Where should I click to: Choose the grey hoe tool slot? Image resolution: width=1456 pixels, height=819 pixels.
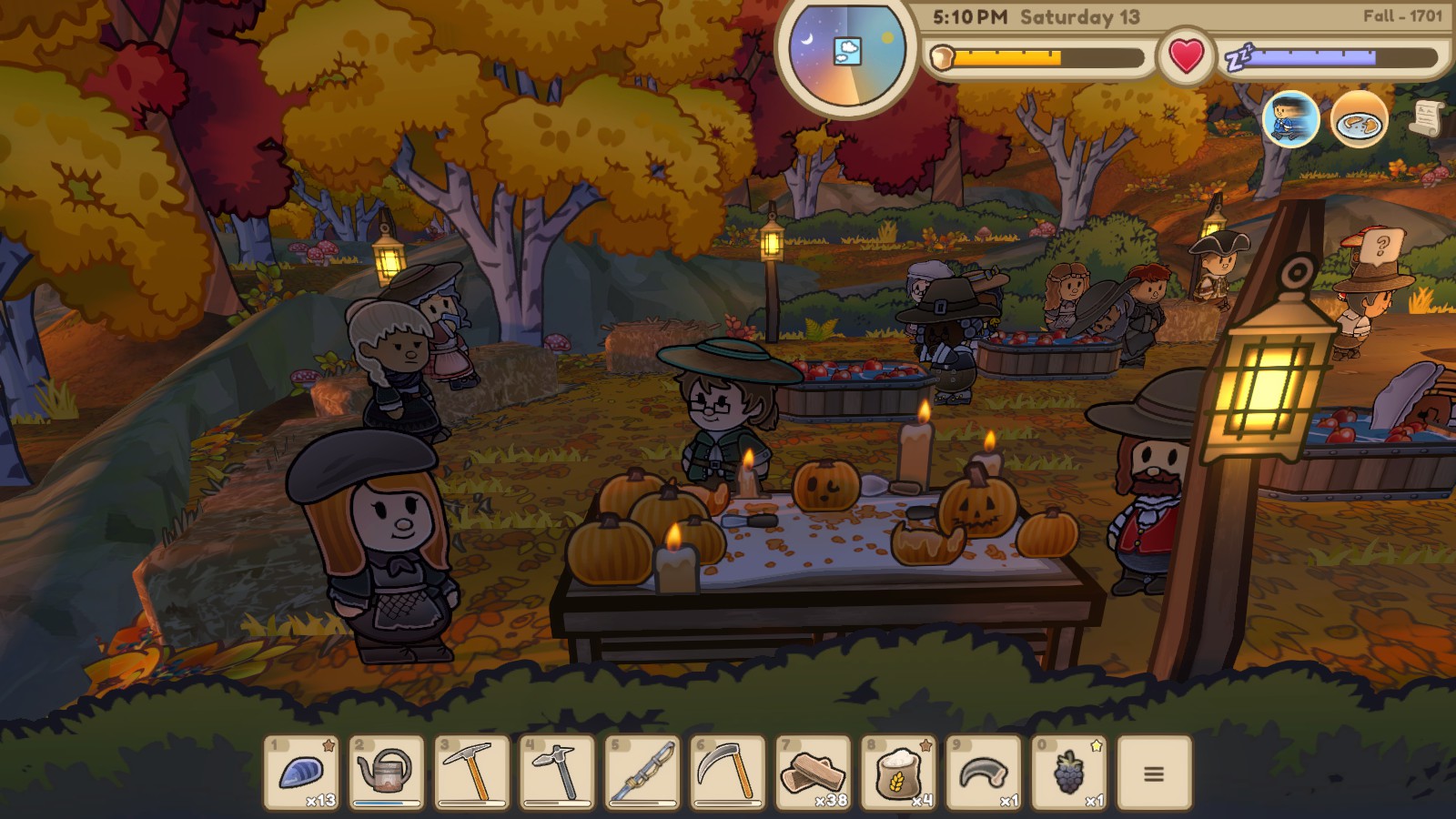click(x=558, y=773)
